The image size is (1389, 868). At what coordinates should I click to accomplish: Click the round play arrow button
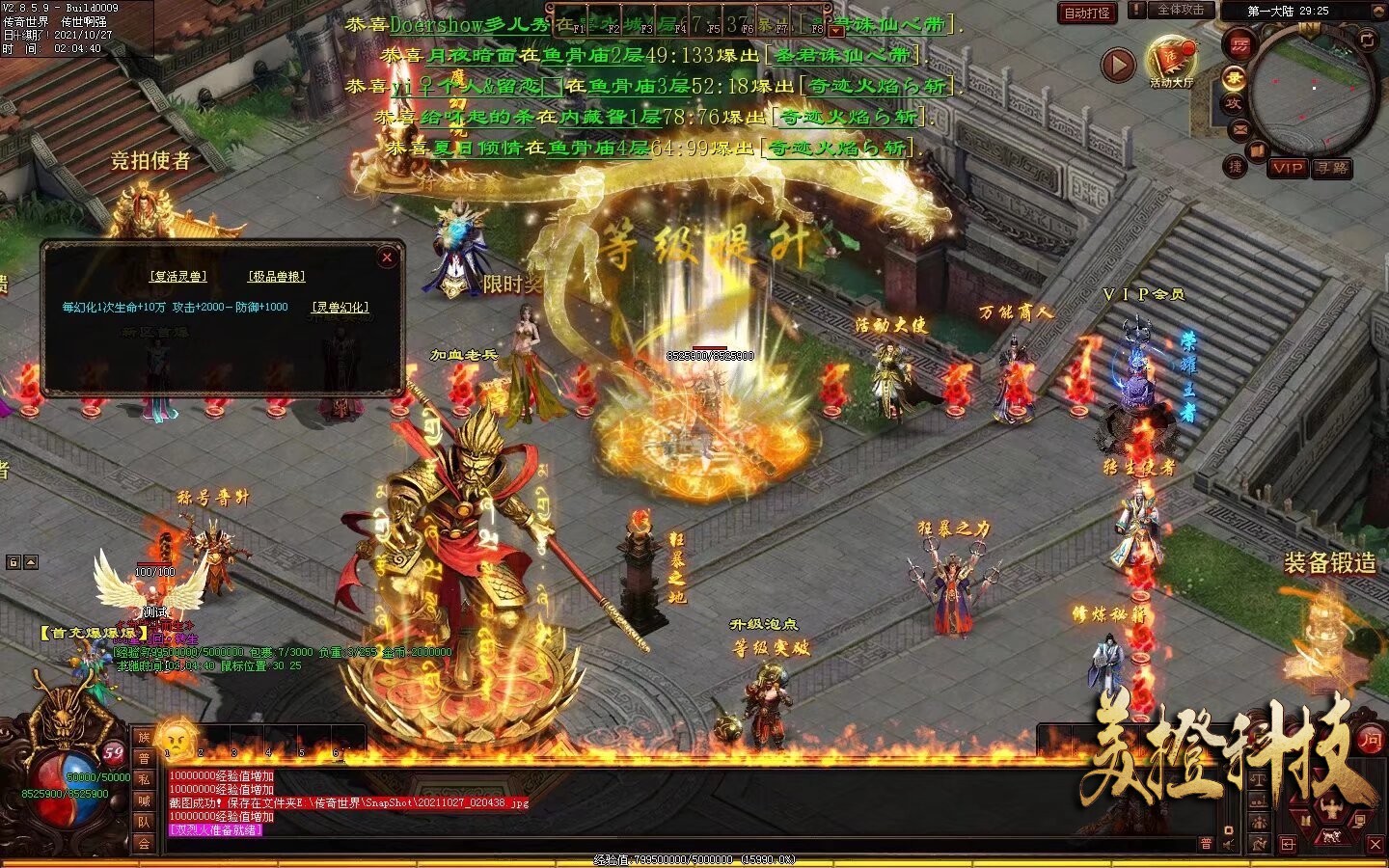pos(1118,65)
